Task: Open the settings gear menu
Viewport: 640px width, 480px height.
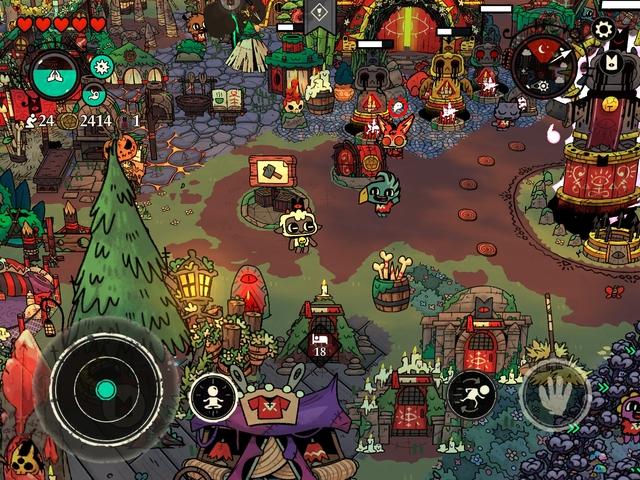Action: 603,29
